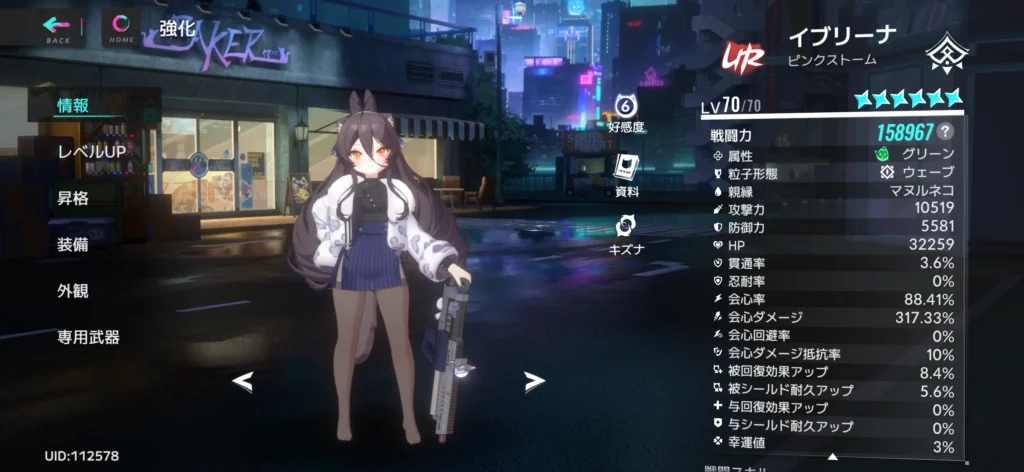
Task: Open the レベルUP tab
Action: tap(91, 151)
